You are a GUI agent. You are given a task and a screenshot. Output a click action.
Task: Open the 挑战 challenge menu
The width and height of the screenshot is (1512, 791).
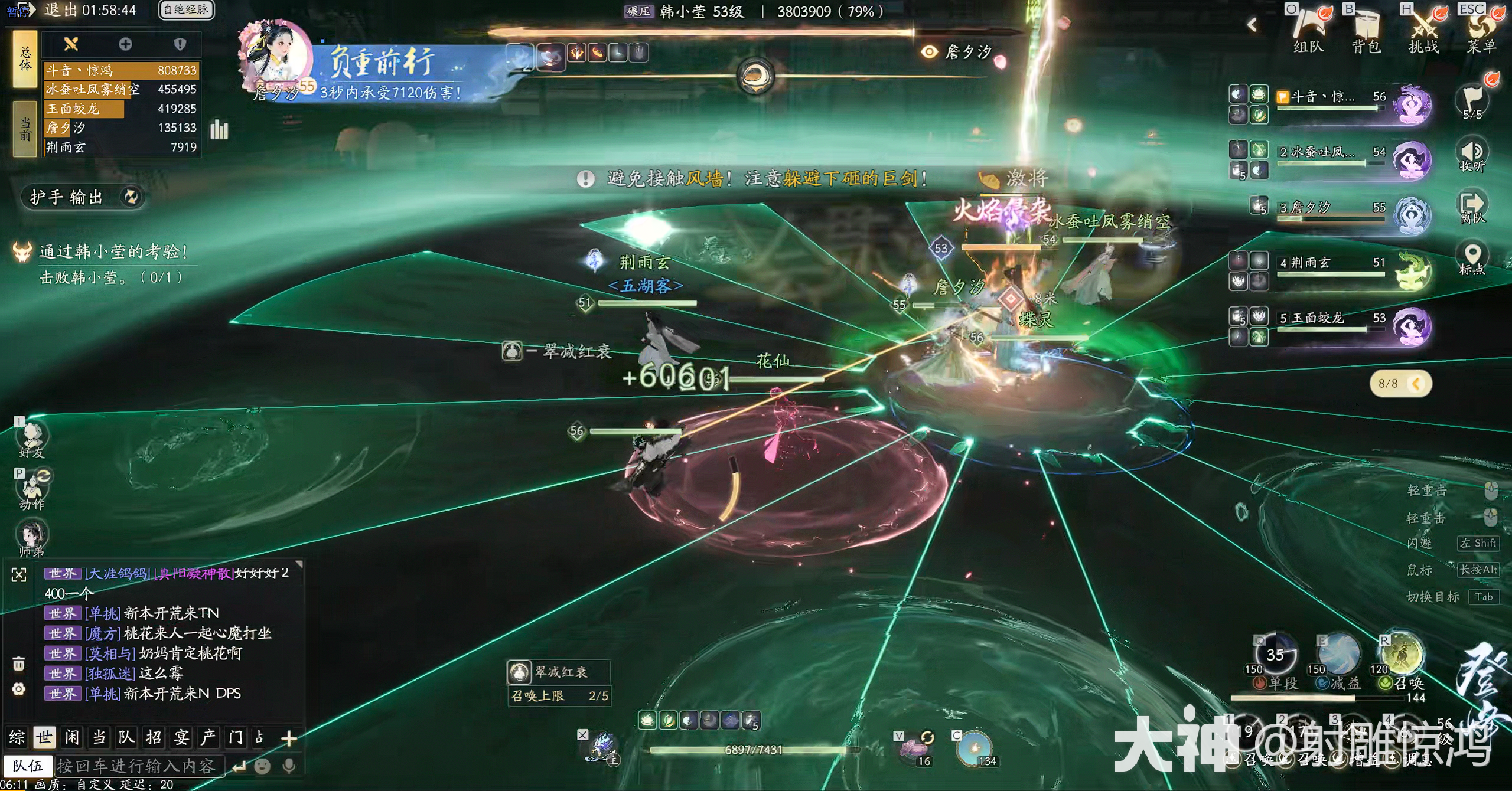tap(1423, 31)
